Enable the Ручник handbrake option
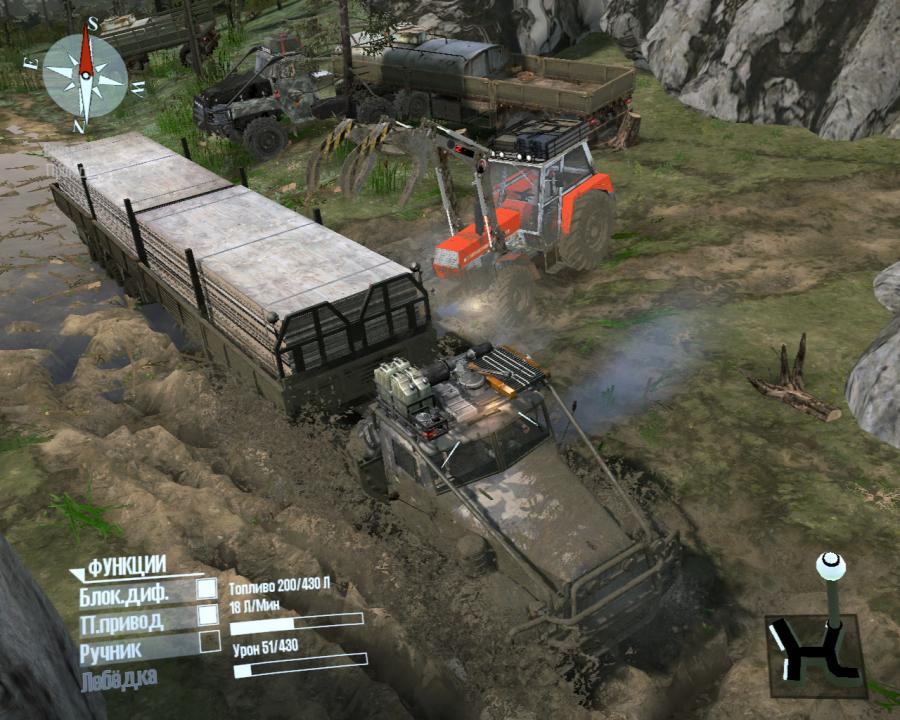The height and width of the screenshot is (720, 900). click(208, 641)
